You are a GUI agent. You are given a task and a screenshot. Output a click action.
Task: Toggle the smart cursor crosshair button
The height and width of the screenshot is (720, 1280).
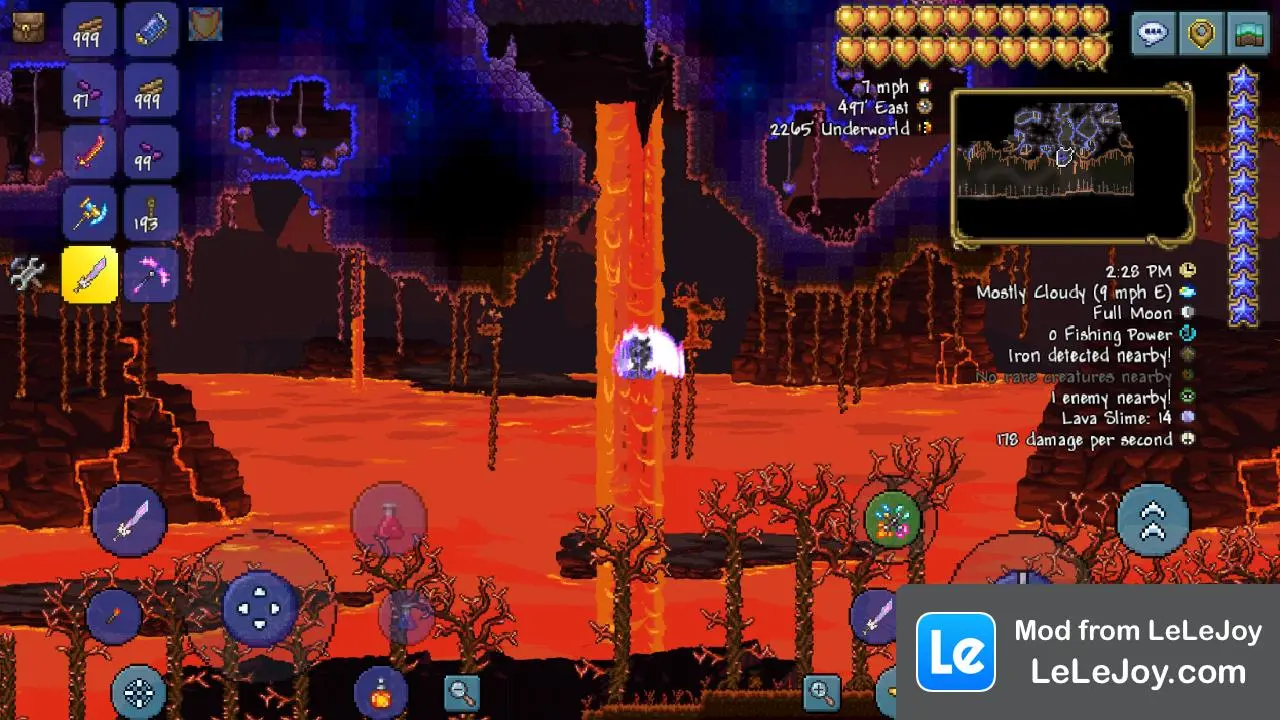[138, 691]
